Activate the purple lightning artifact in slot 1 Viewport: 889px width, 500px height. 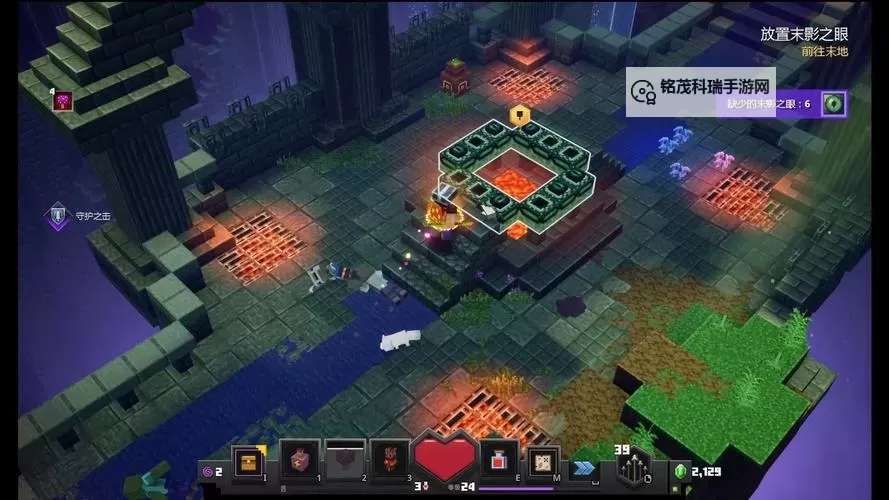(299, 460)
